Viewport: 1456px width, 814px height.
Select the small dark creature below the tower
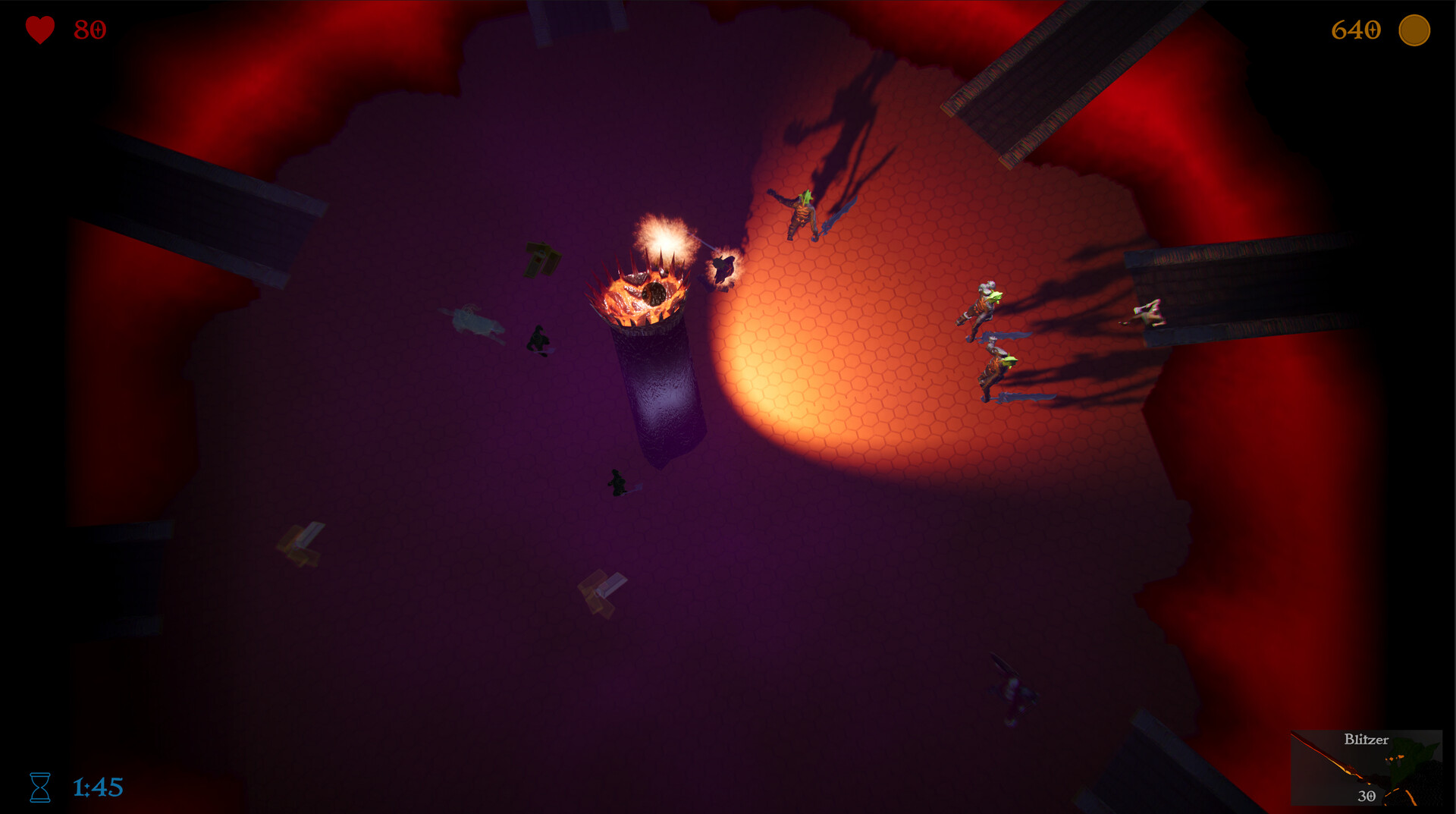tap(617, 478)
